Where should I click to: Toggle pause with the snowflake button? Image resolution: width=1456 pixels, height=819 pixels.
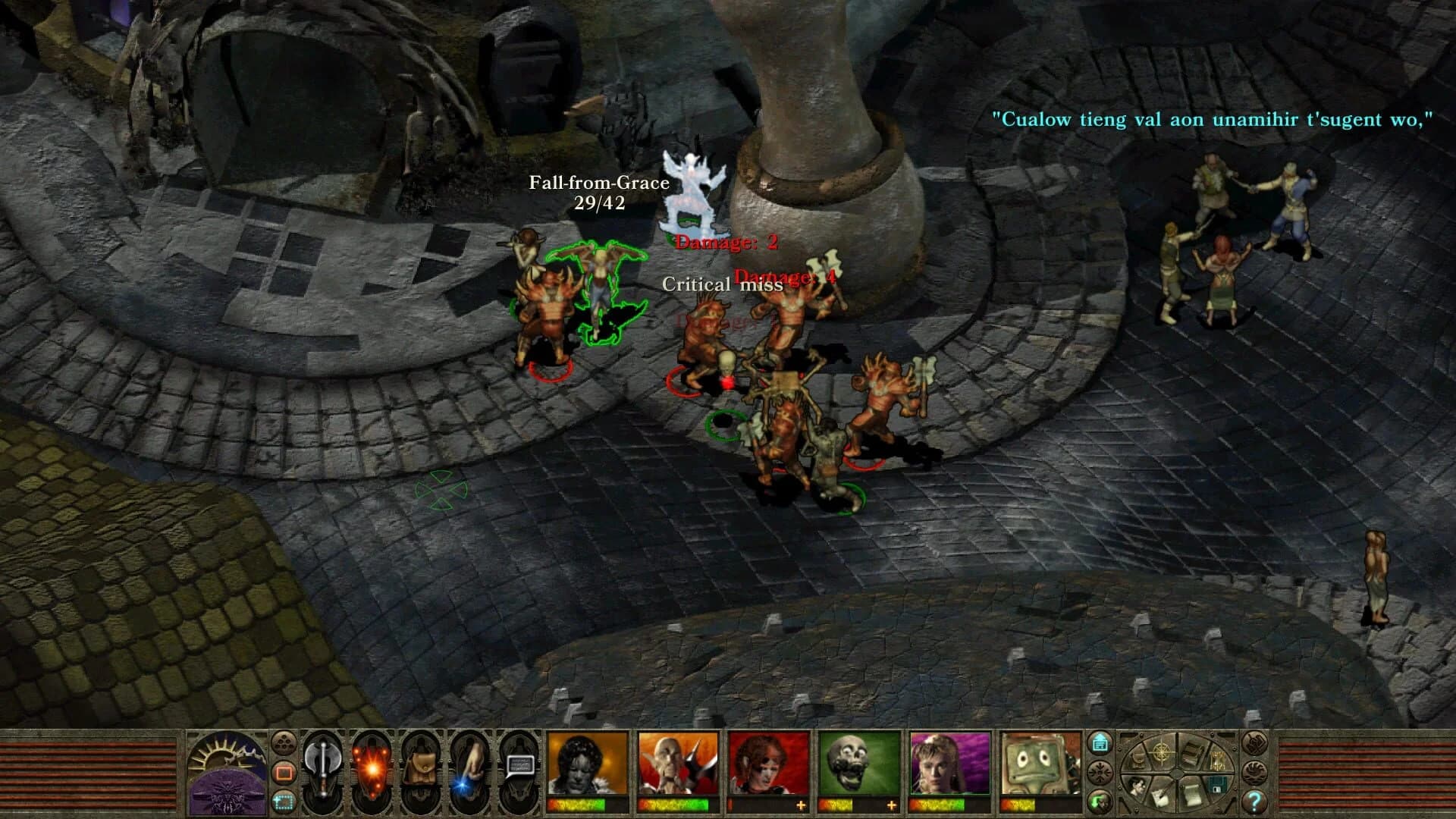(1100, 771)
